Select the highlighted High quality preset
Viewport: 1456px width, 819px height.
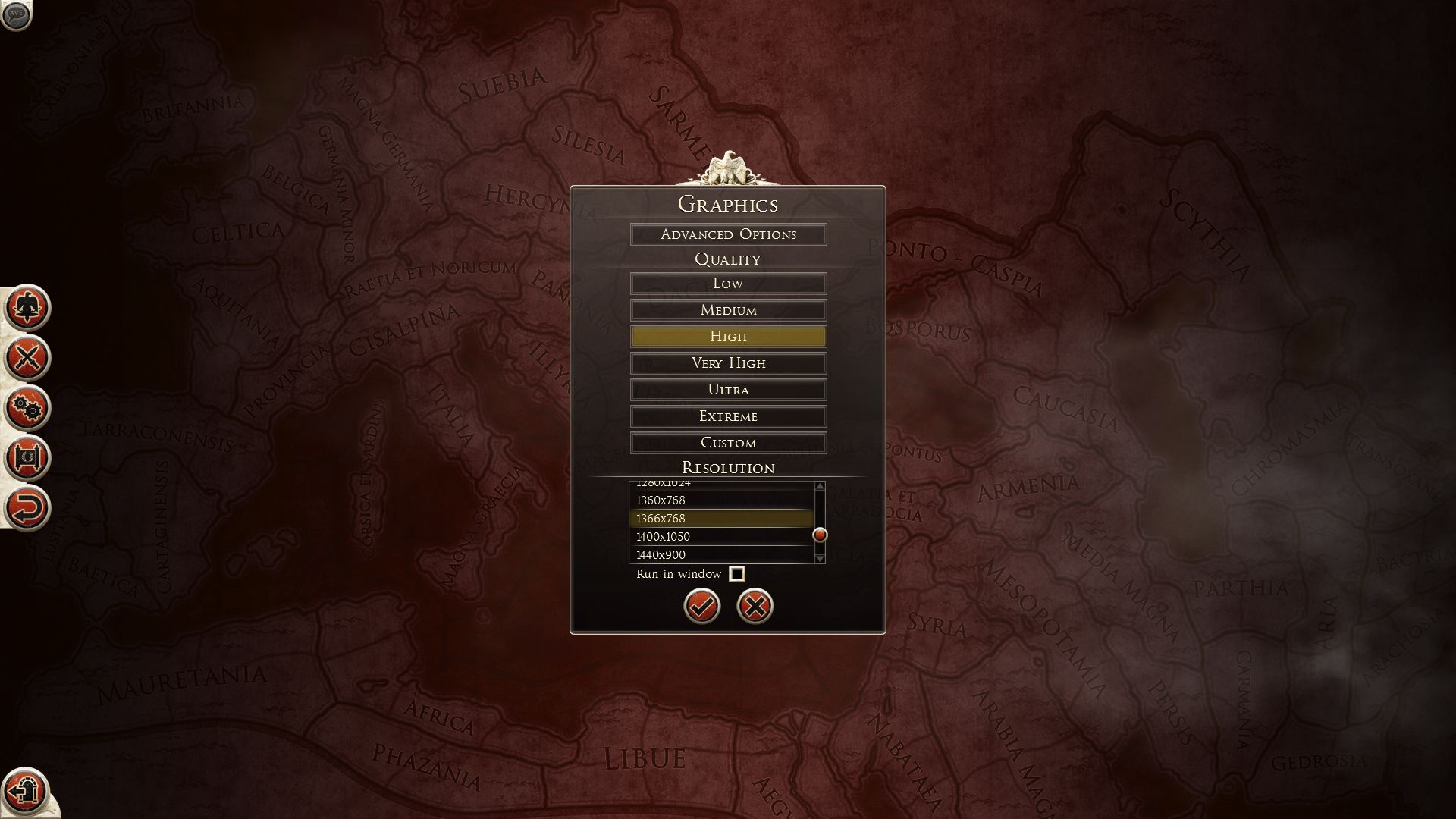point(728,337)
